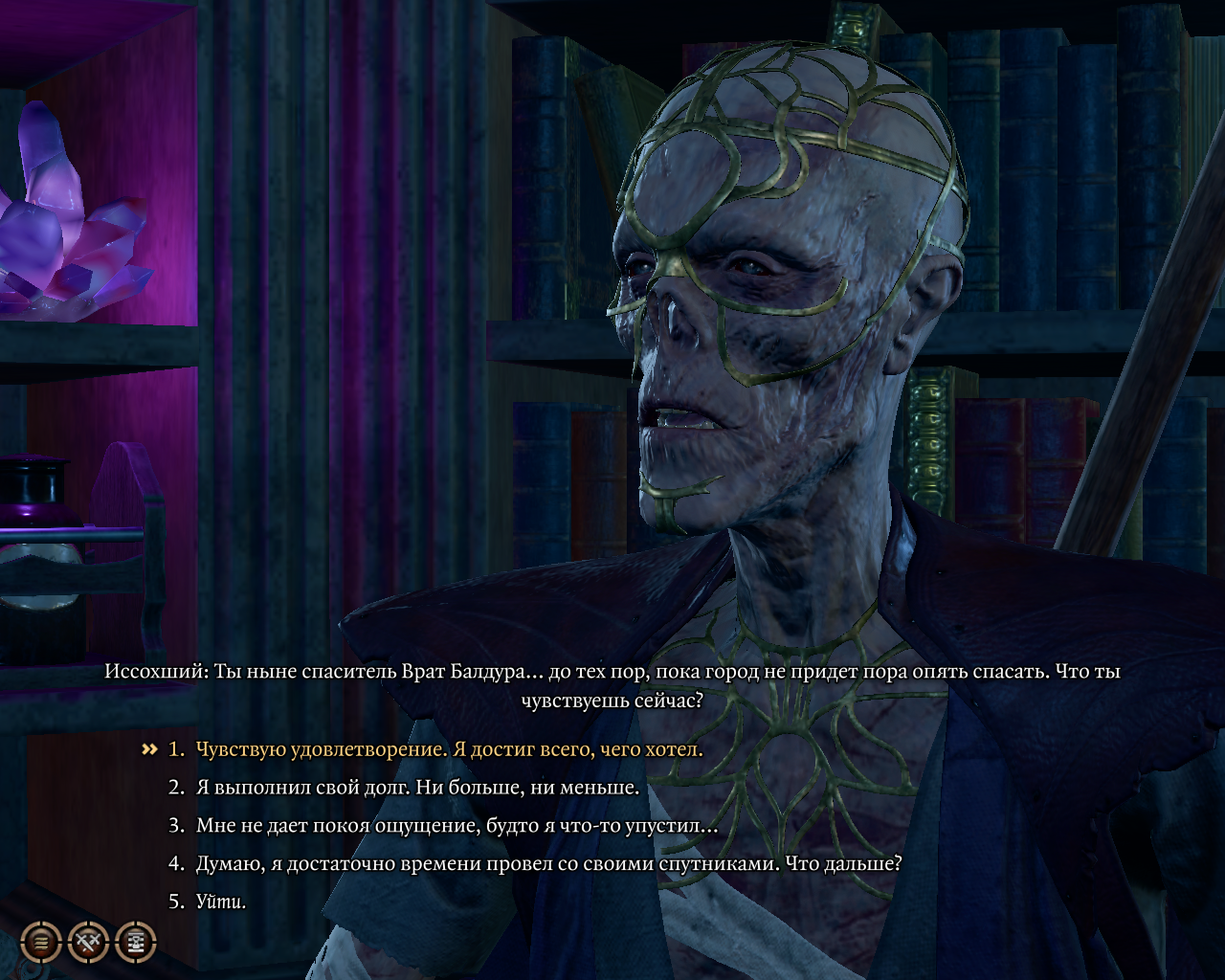The height and width of the screenshot is (980, 1225).
Task: Select 'Уйти' to leave the conversation
Action: (x=221, y=901)
